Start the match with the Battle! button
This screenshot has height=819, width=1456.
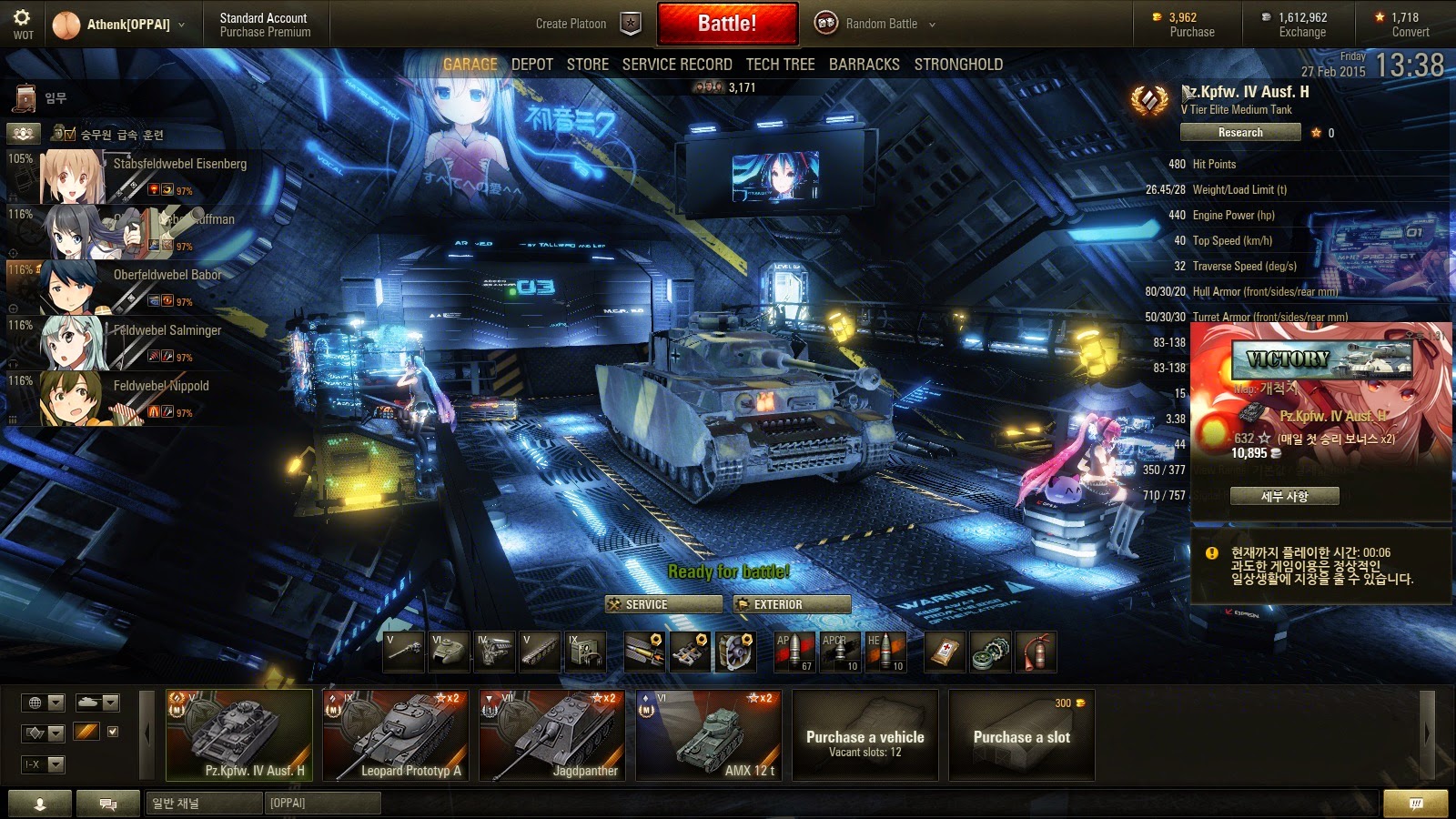(x=727, y=24)
